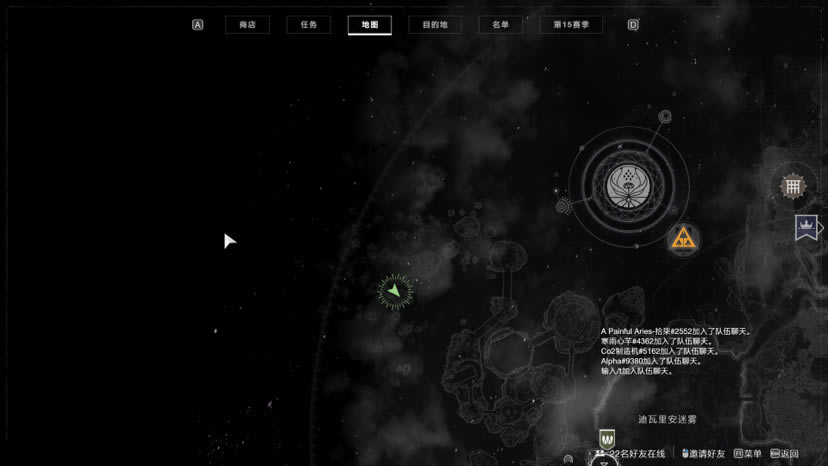
Task: Open the 商店 (Store) tab
Action: click(x=247, y=25)
